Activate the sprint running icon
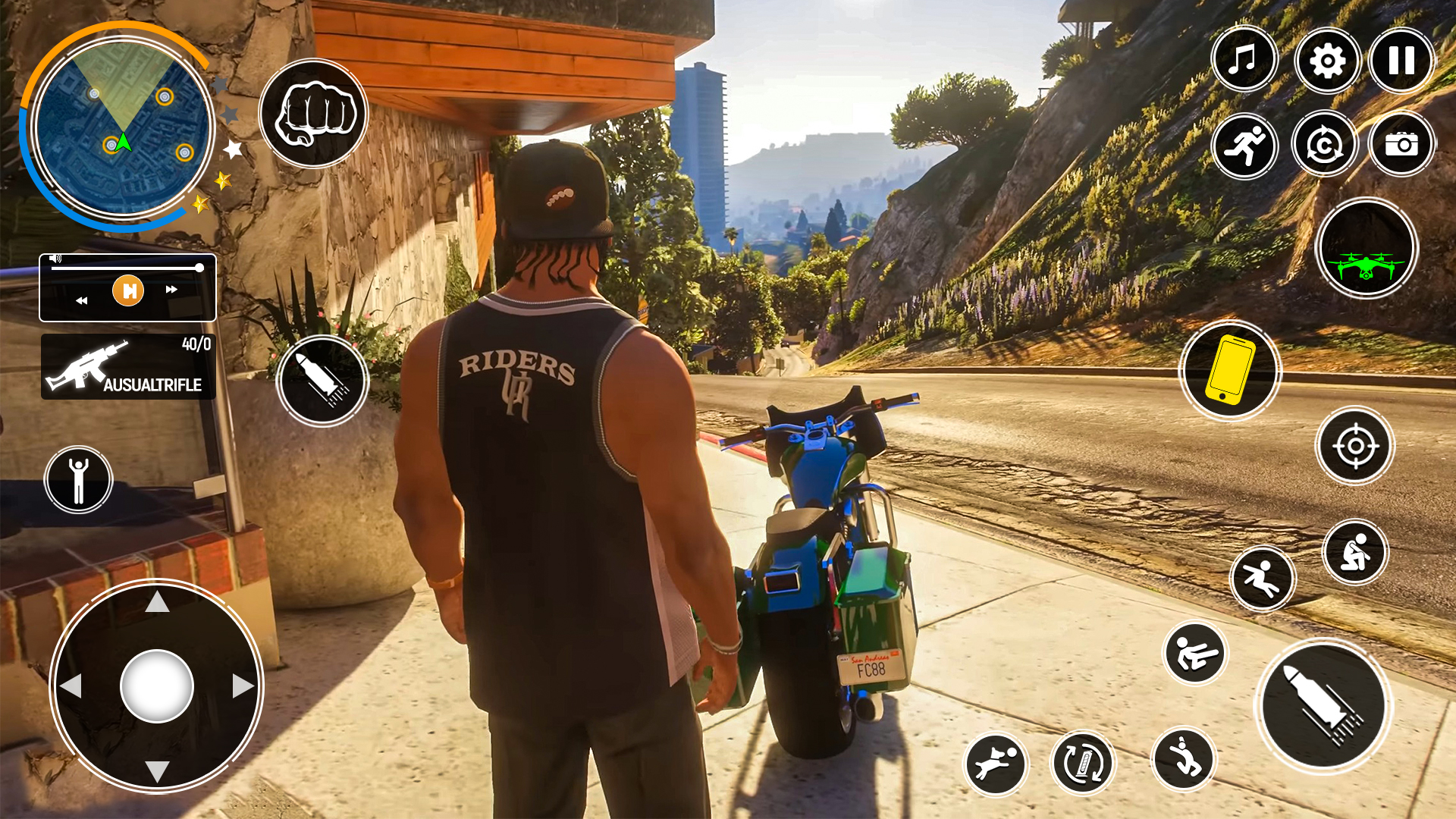This screenshot has height=819, width=1456. pos(1244,146)
